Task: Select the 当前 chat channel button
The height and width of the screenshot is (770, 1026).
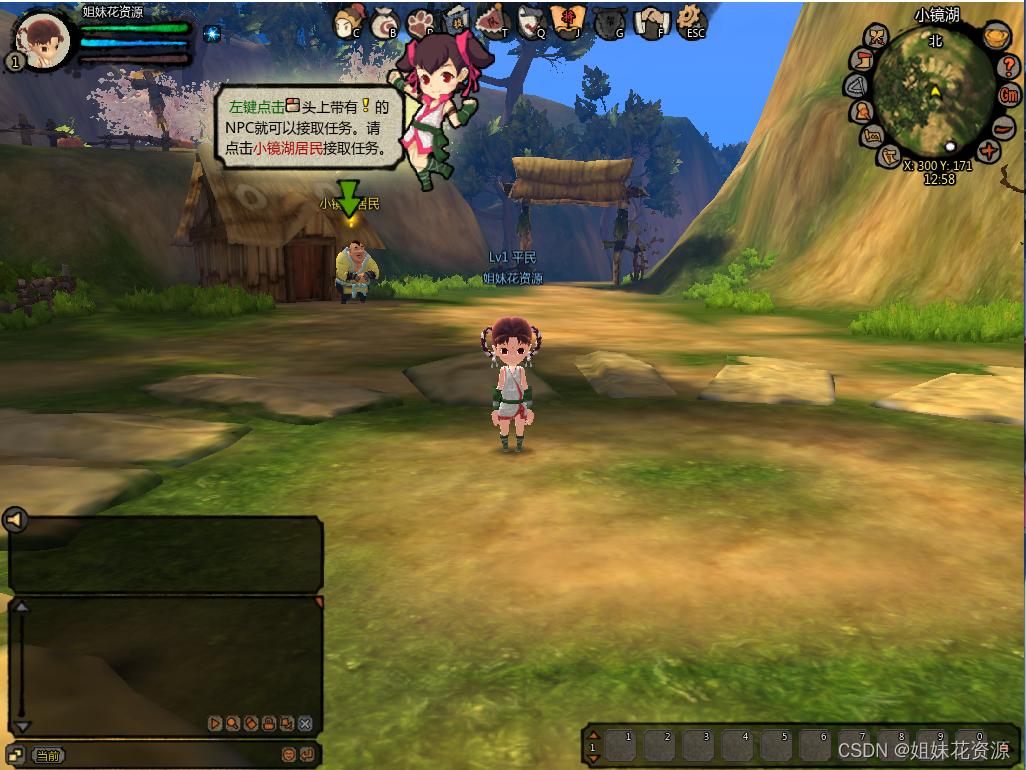Action: (47, 755)
